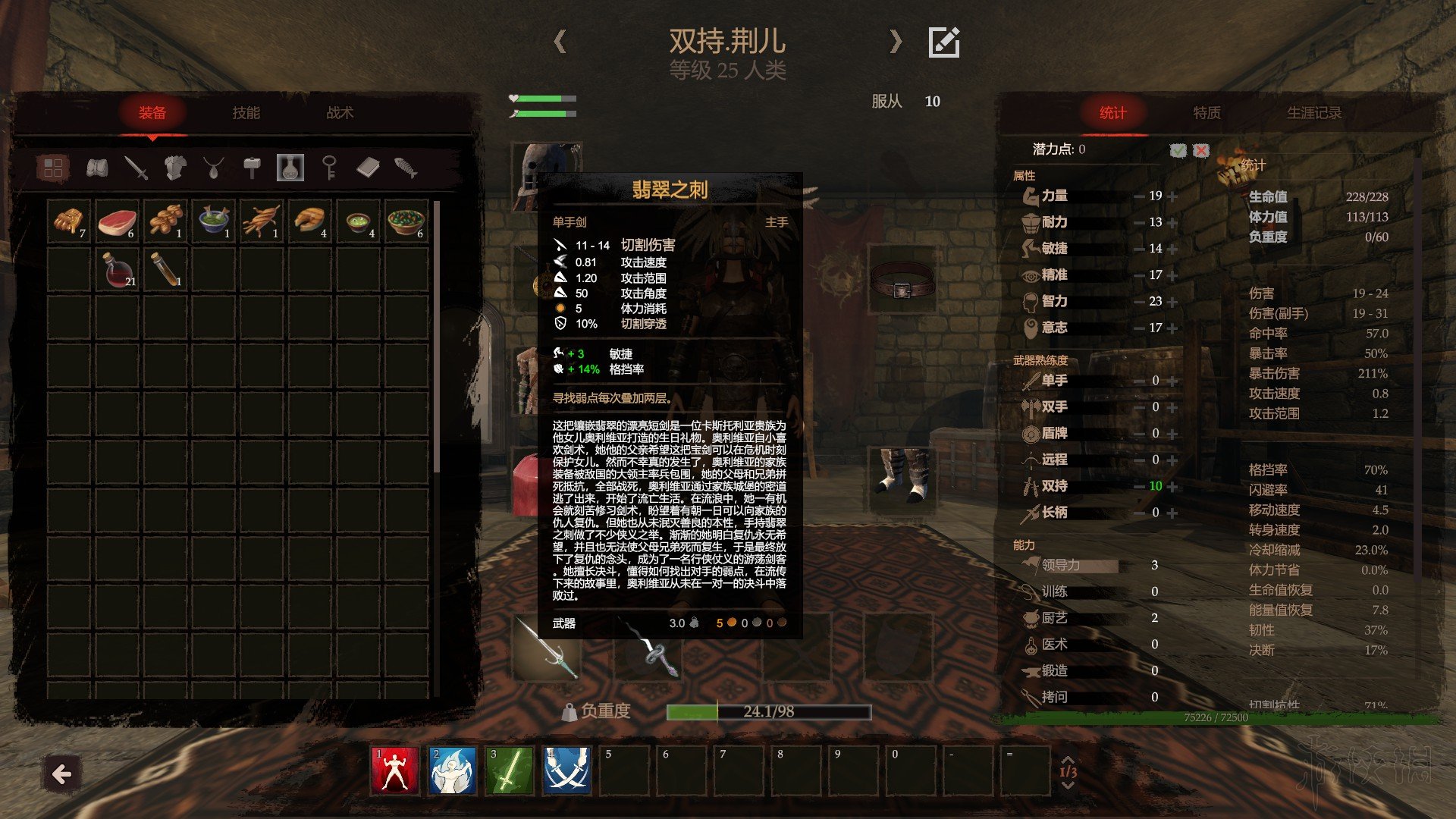
Task: Switch to the 技能 tab
Action: tap(246, 113)
